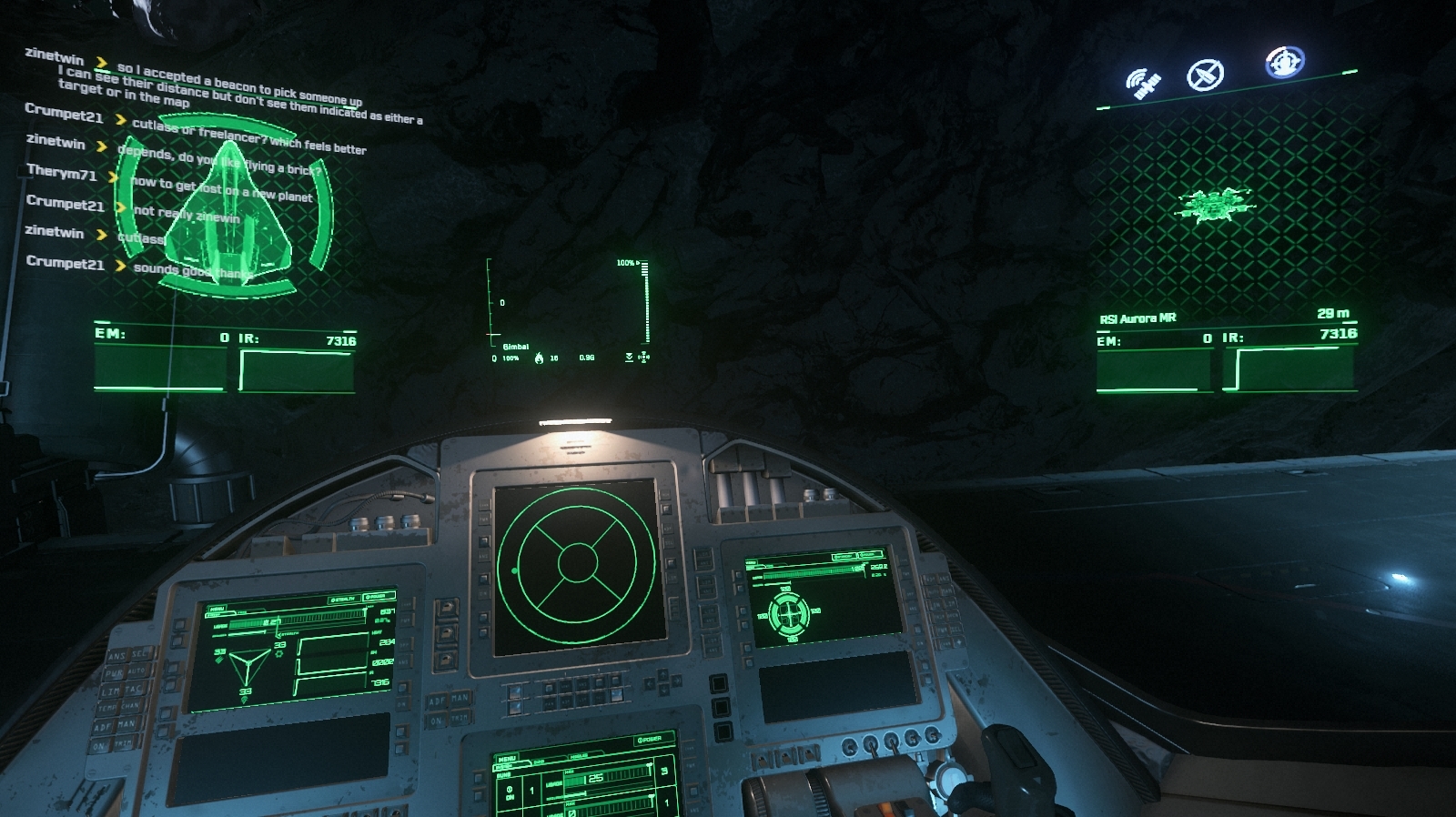Click the missile lock icon near the gimbal display
Viewport: 1456px width, 817px height.
(x=643, y=358)
